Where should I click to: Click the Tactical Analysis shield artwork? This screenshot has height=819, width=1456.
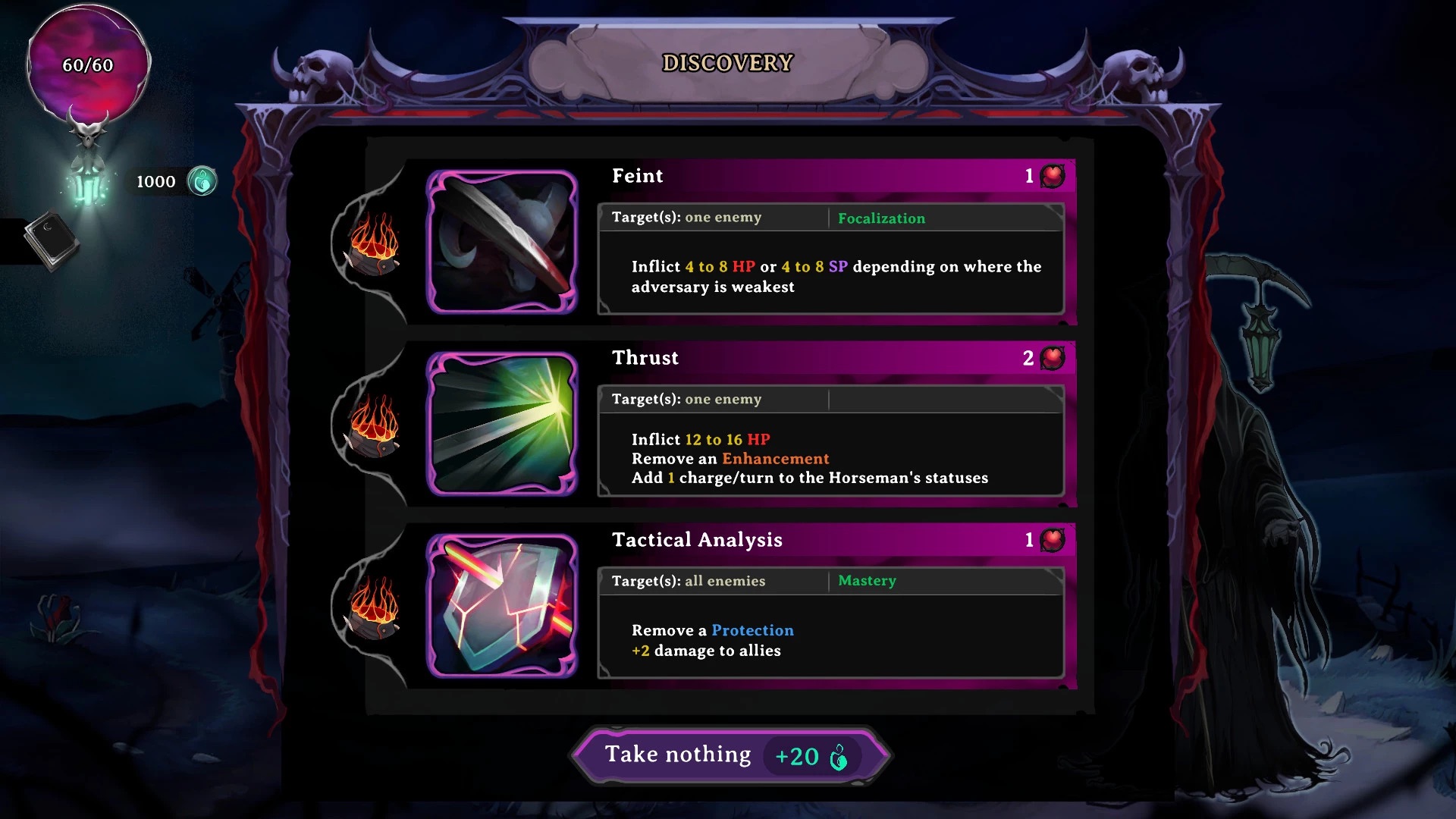coord(502,606)
